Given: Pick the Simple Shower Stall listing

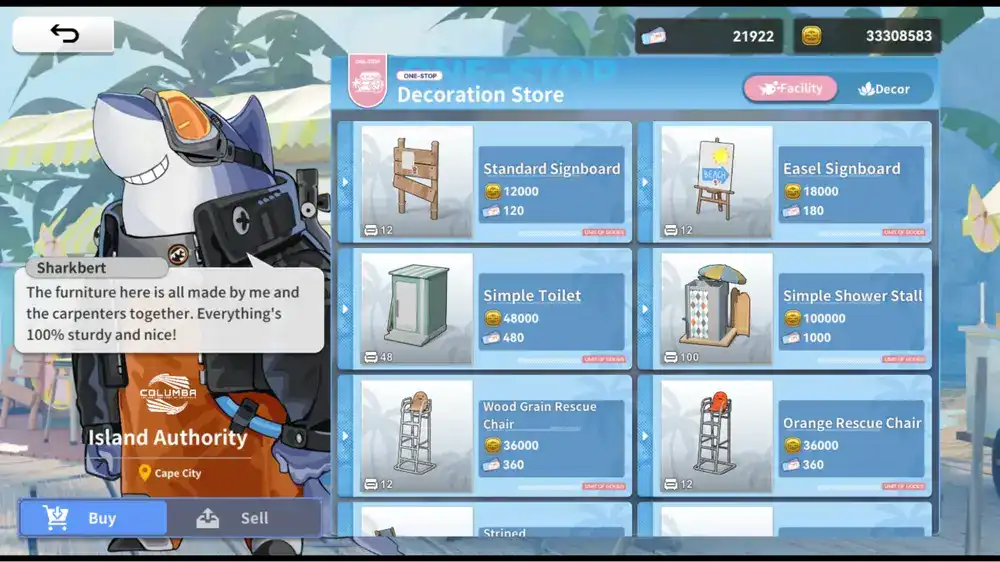Looking at the screenshot, I should pyautogui.click(x=785, y=309).
